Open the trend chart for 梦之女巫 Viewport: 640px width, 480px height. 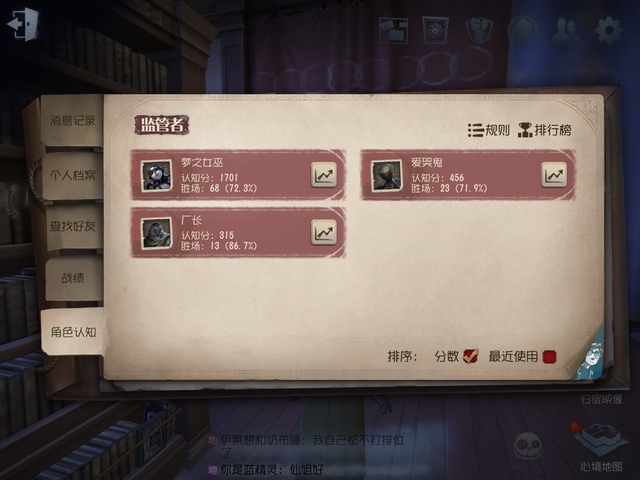[x=323, y=175]
